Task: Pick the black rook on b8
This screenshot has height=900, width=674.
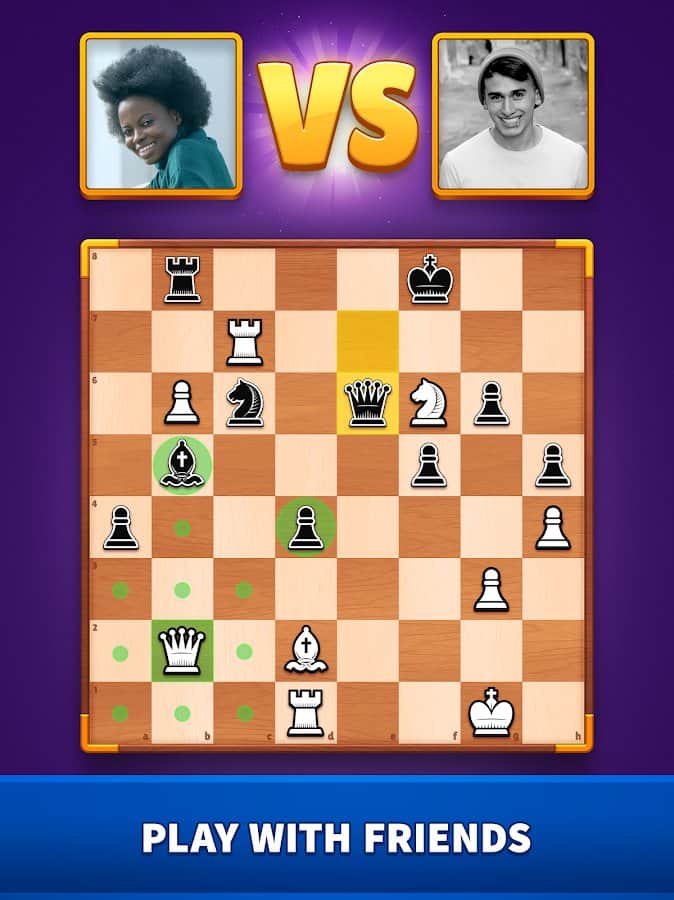Action: [182, 280]
